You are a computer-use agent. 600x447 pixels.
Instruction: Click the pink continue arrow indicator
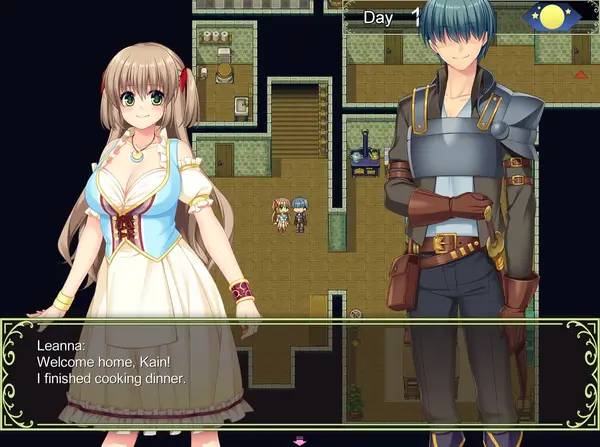[298, 440]
